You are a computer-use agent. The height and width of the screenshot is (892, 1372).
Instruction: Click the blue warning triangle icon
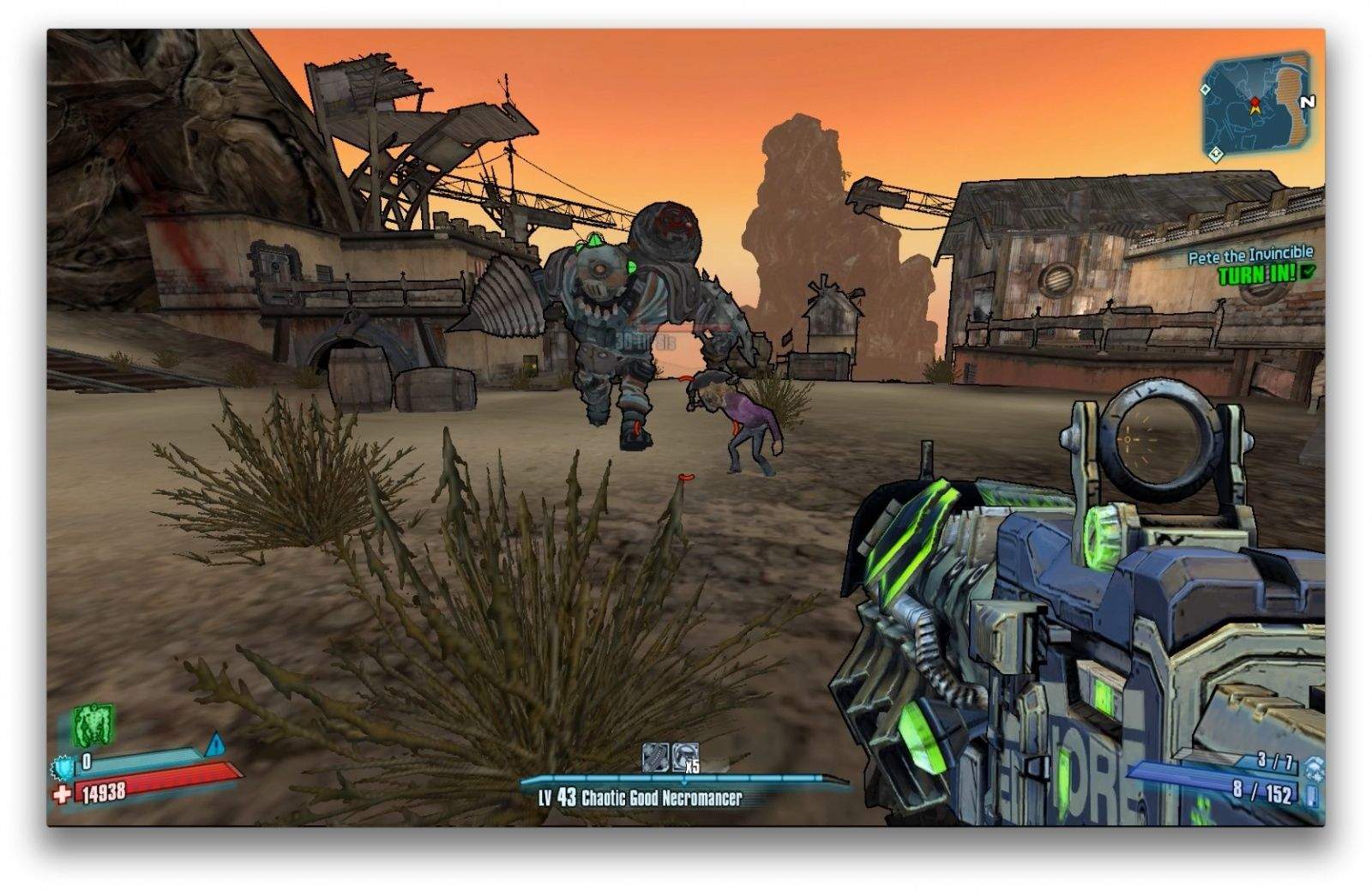point(214,743)
